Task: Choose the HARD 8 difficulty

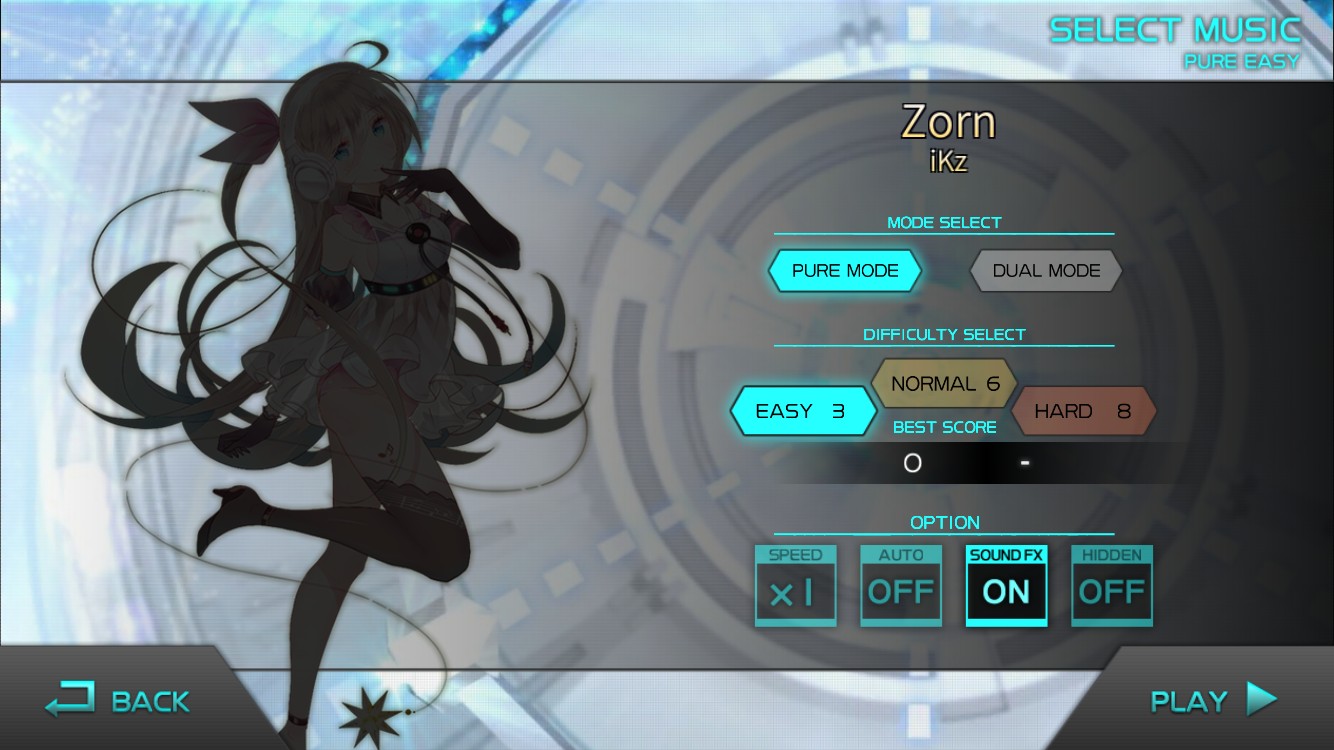Action: point(1084,410)
